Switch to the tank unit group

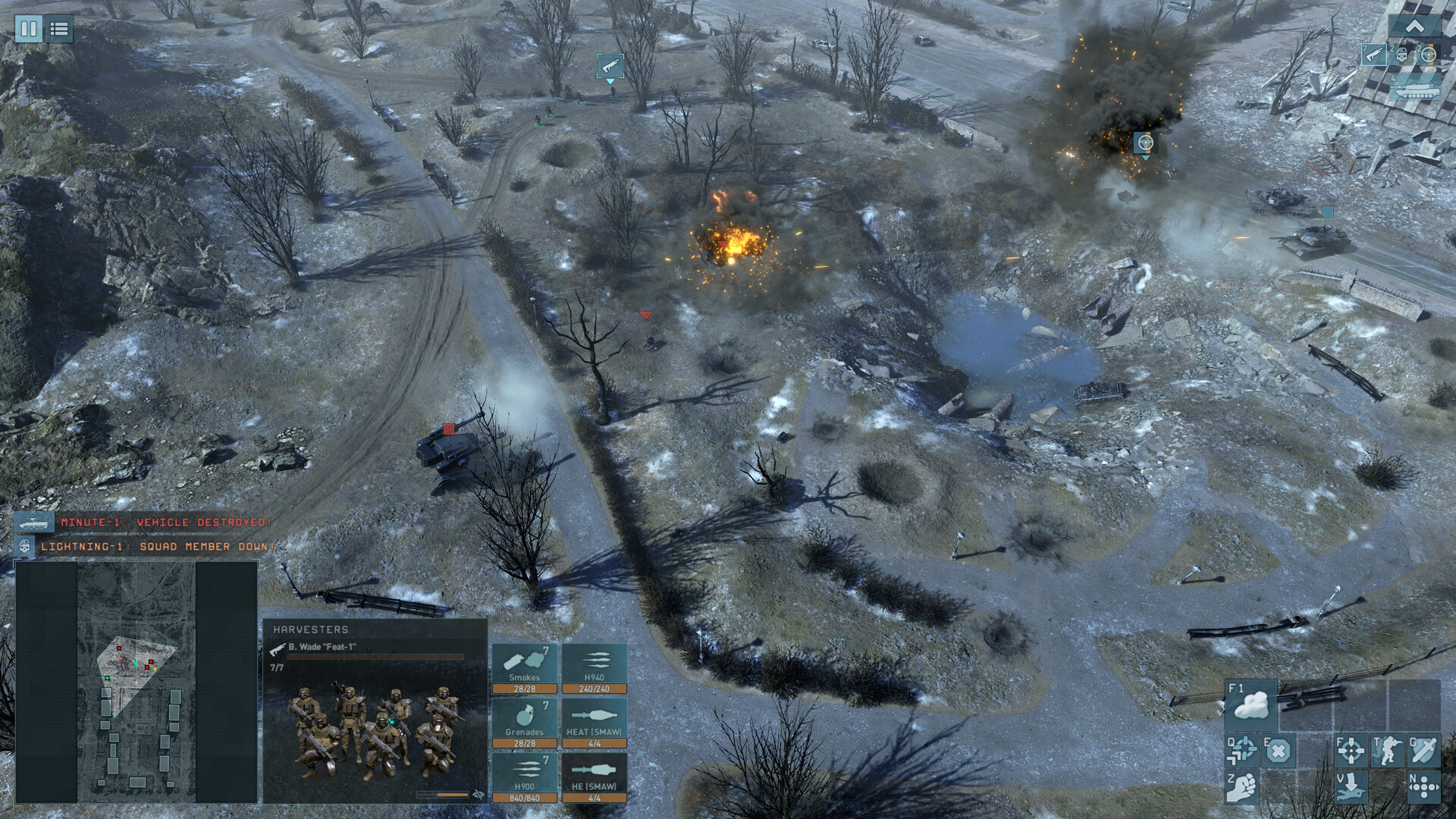[x=1417, y=89]
